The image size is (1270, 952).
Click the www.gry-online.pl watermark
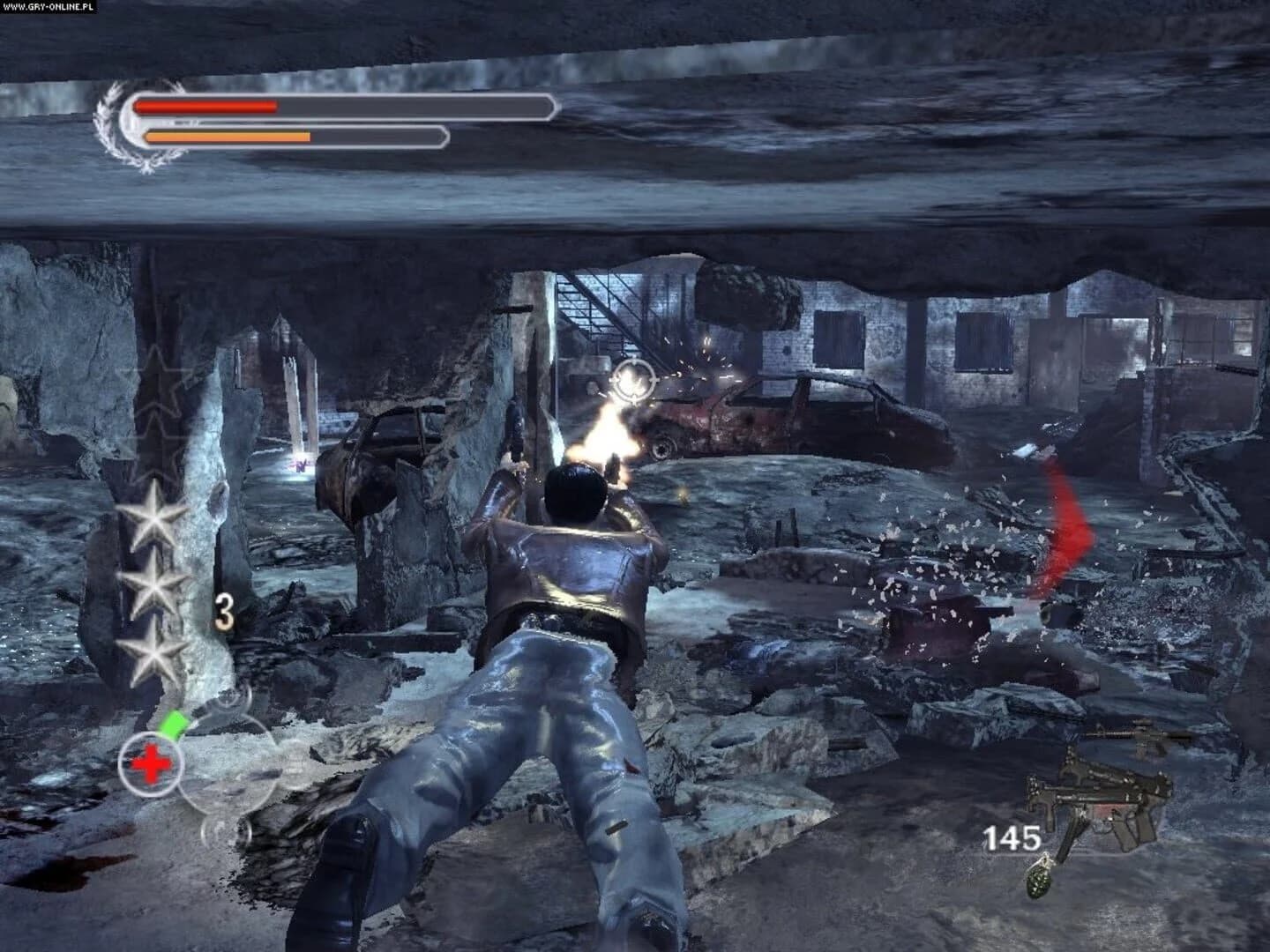click(x=49, y=6)
